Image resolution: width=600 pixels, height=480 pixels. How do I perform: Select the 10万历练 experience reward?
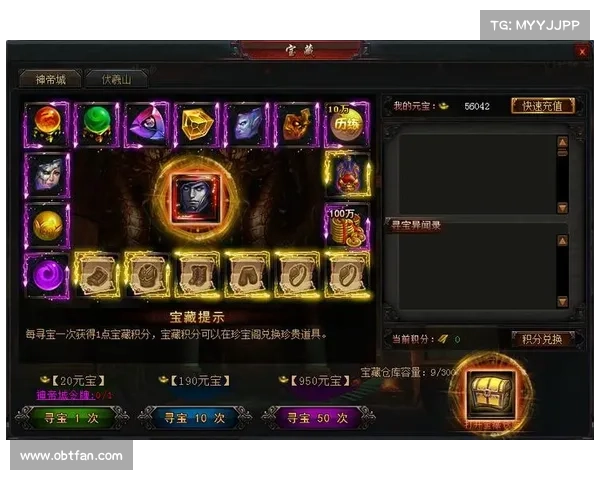pos(346,124)
